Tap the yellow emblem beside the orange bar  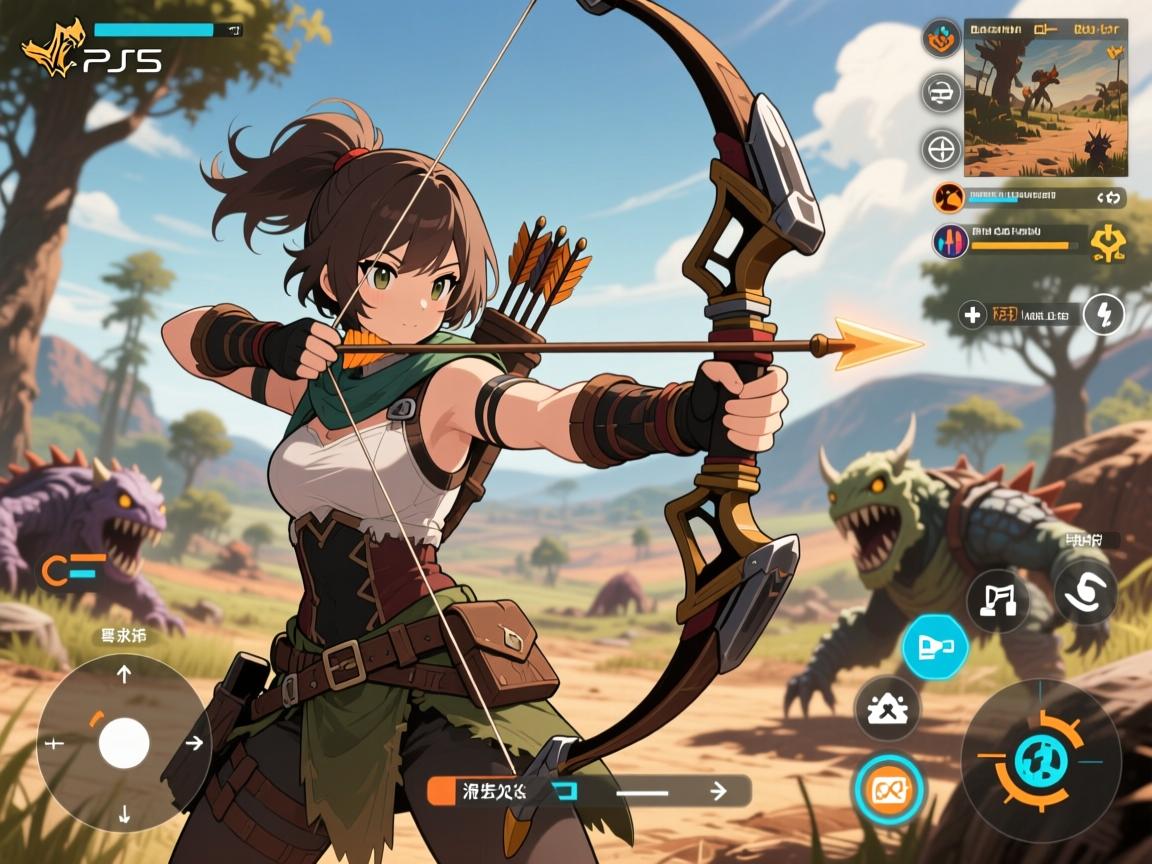1107,243
